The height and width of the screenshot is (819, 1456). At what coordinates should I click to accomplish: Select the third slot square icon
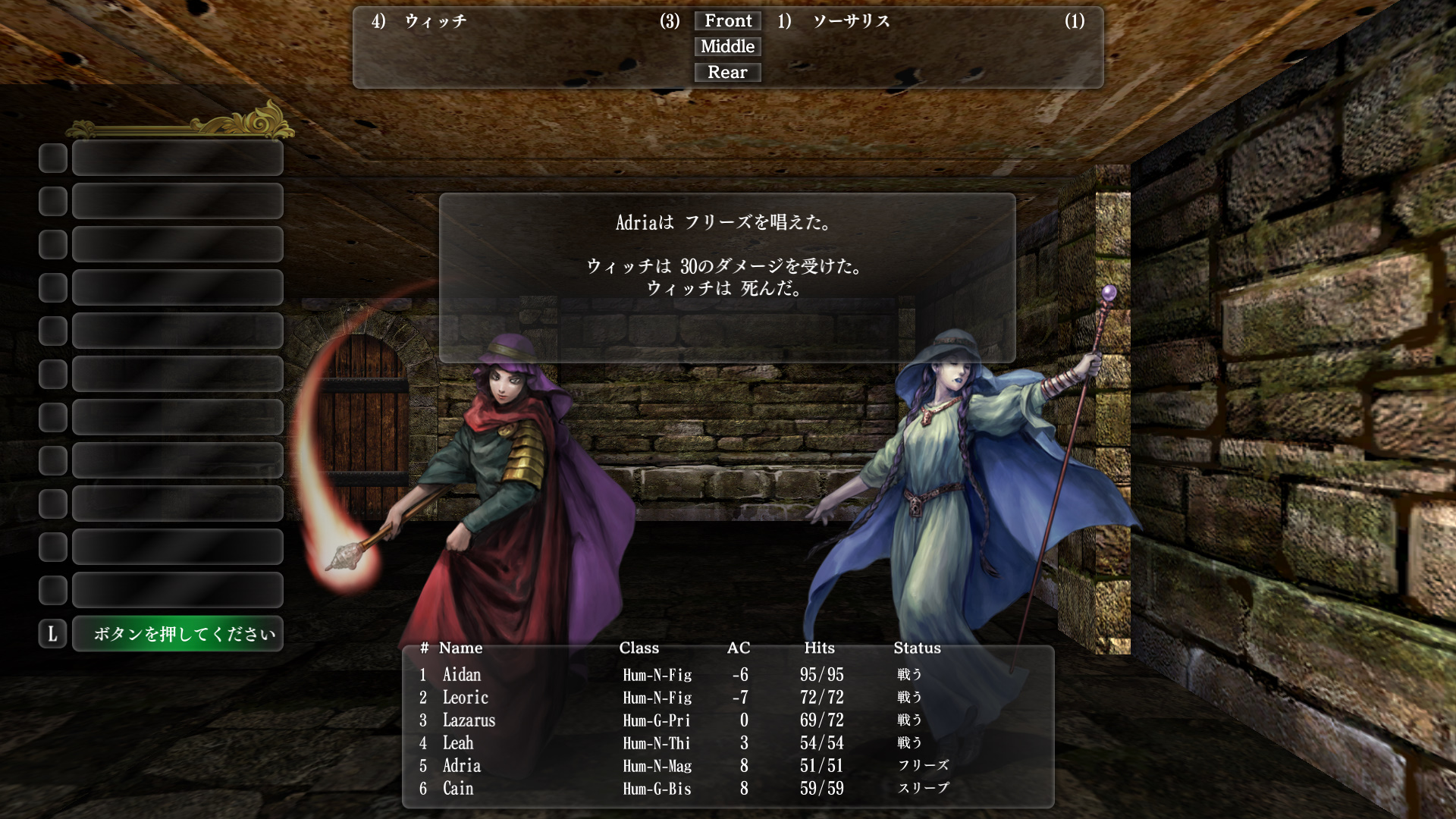[x=52, y=244]
